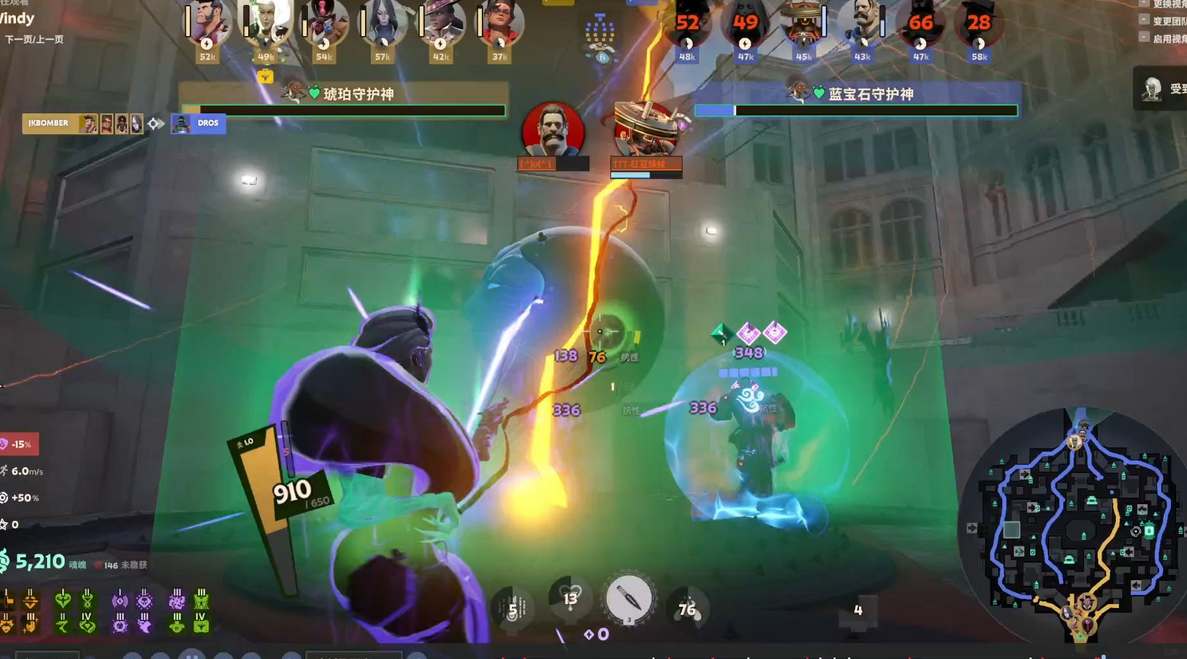Toggle the 启用视角 checkbox

click(x=1144, y=37)
